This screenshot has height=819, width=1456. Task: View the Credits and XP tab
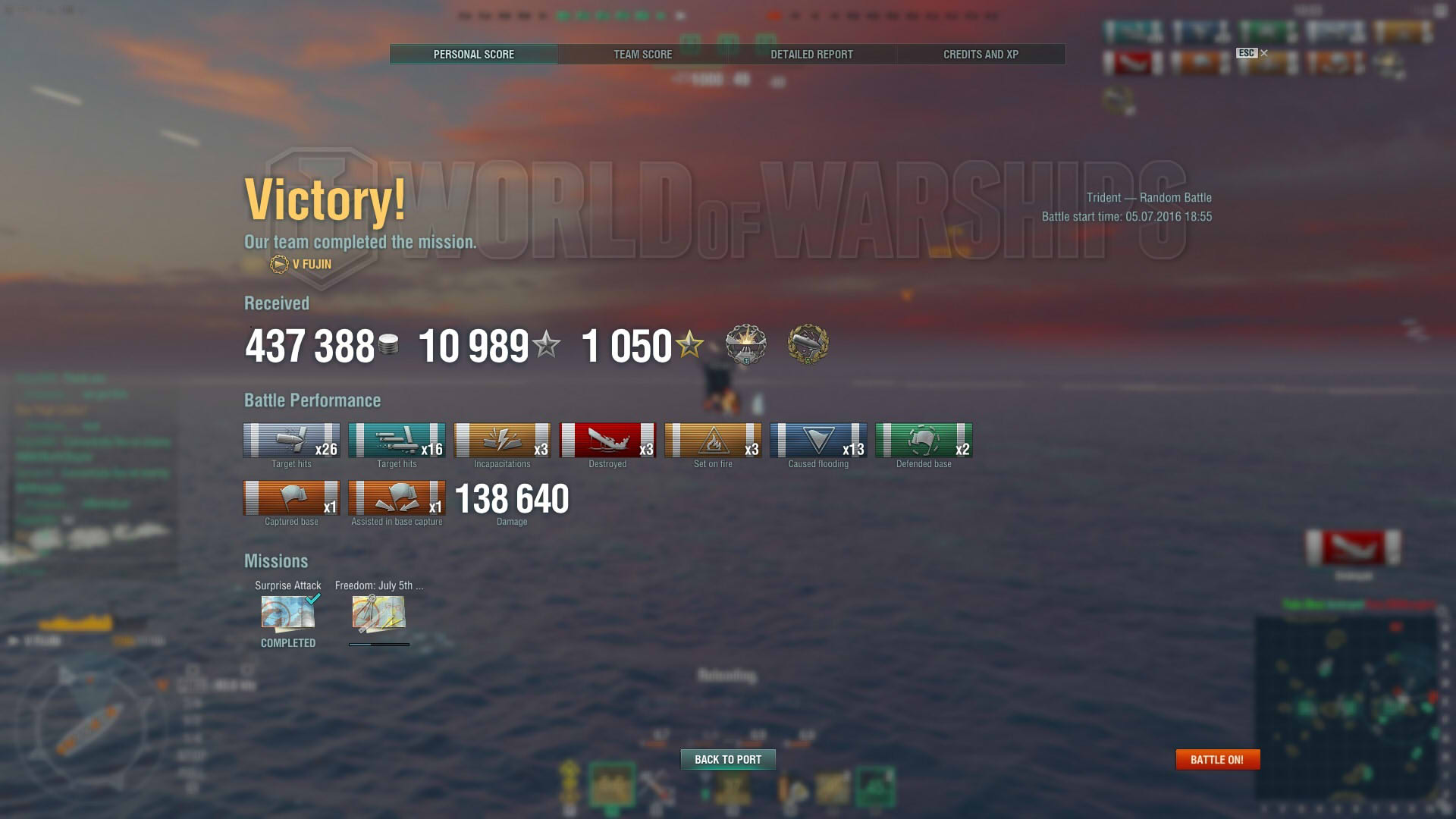(981, 55)
